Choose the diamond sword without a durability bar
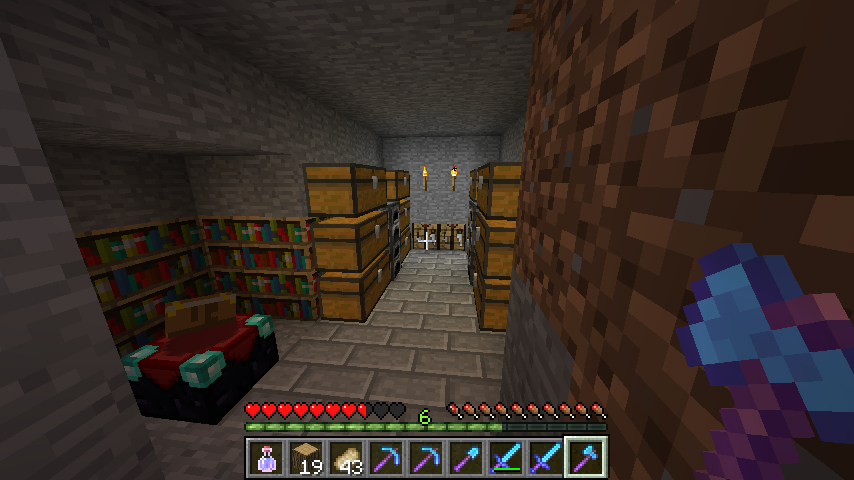 [546, 458]
